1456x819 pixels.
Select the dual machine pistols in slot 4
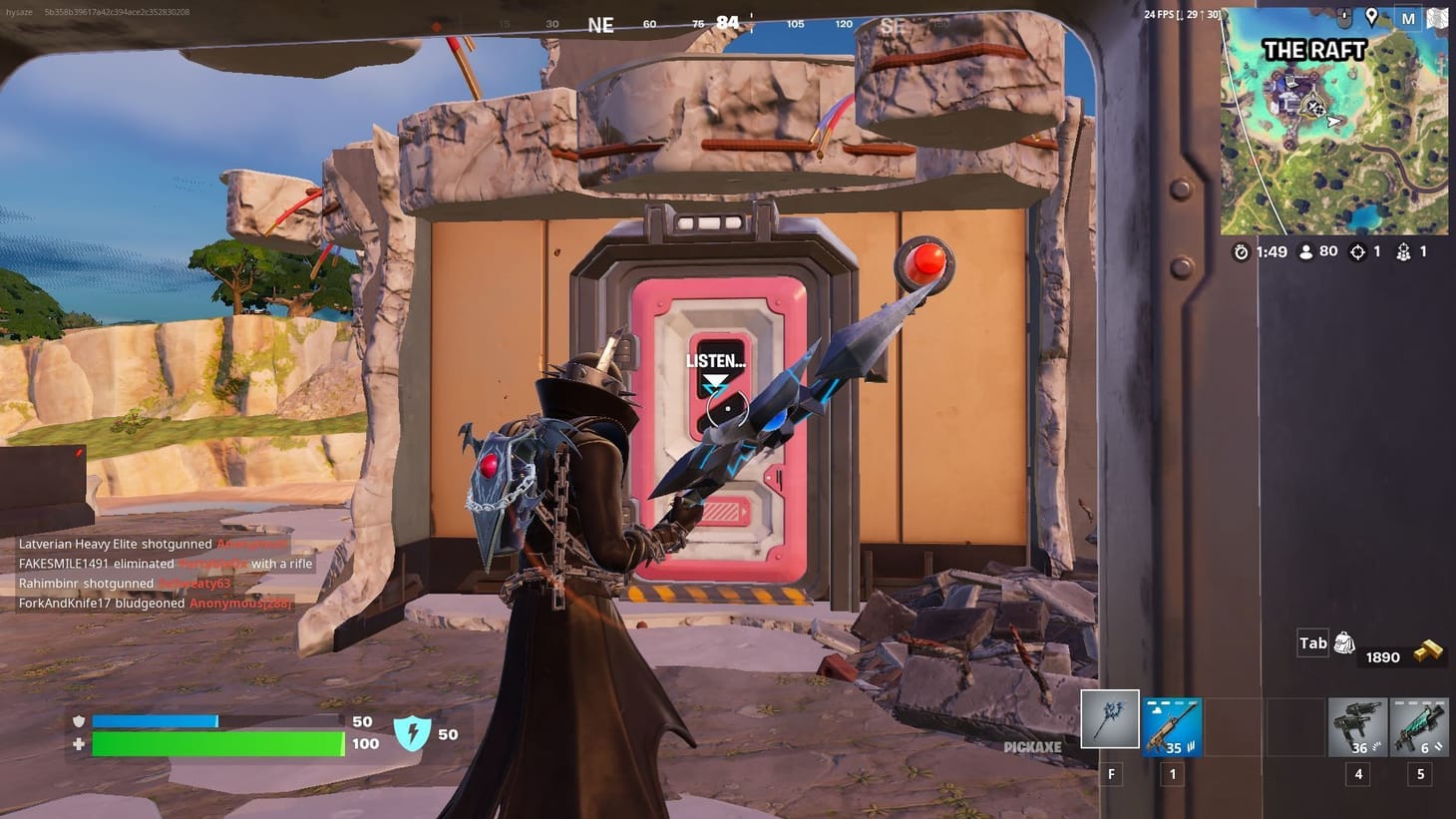[x=1357, y=728]
